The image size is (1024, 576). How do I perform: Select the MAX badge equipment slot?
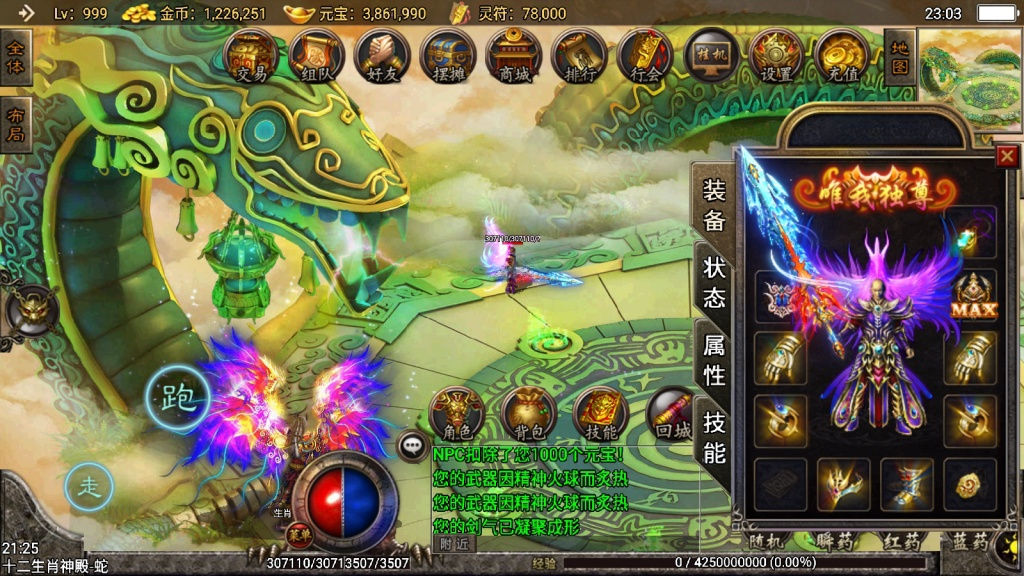click(x=974, y=296)
